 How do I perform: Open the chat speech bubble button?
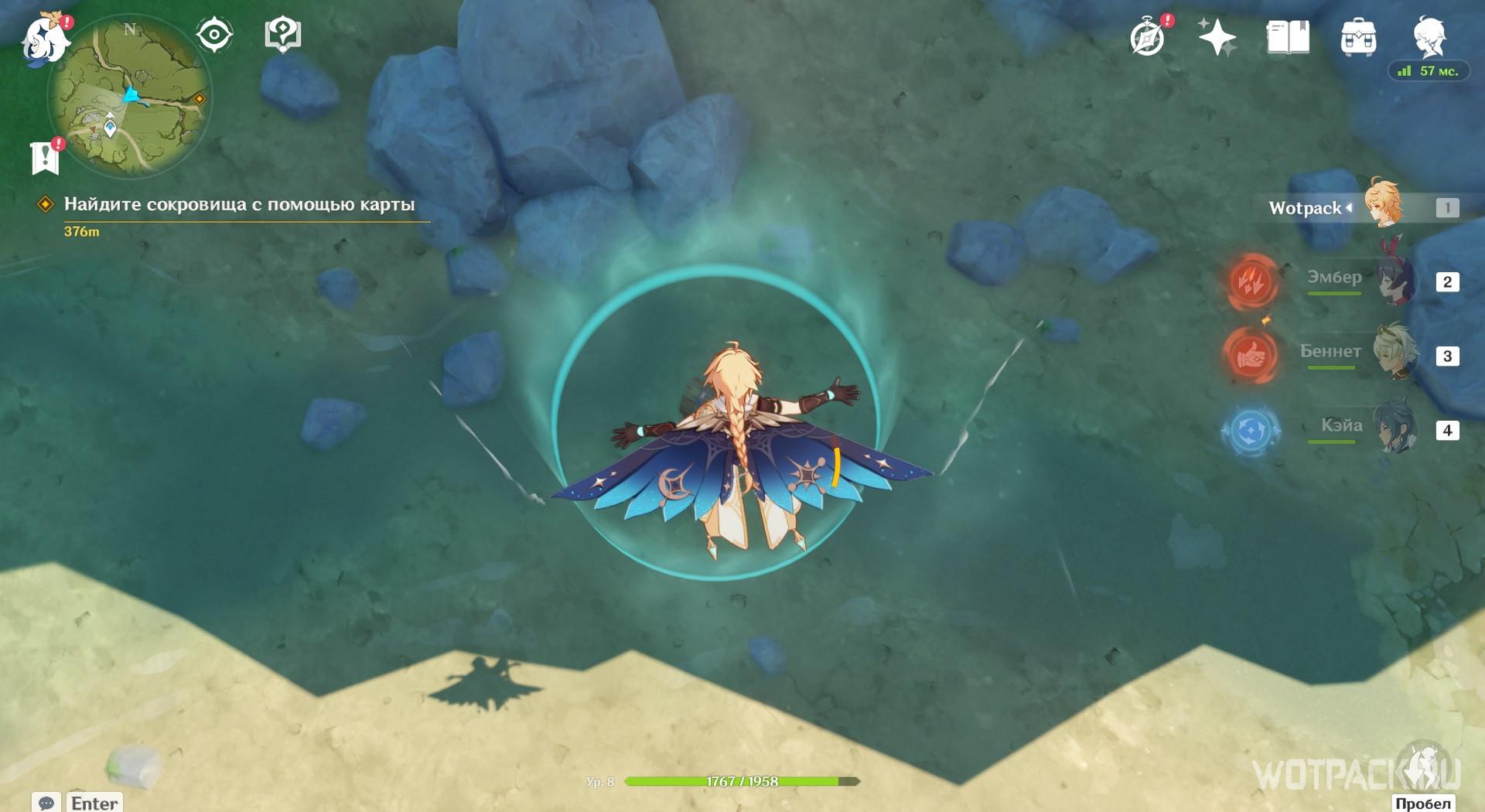(x=46, y=803)
